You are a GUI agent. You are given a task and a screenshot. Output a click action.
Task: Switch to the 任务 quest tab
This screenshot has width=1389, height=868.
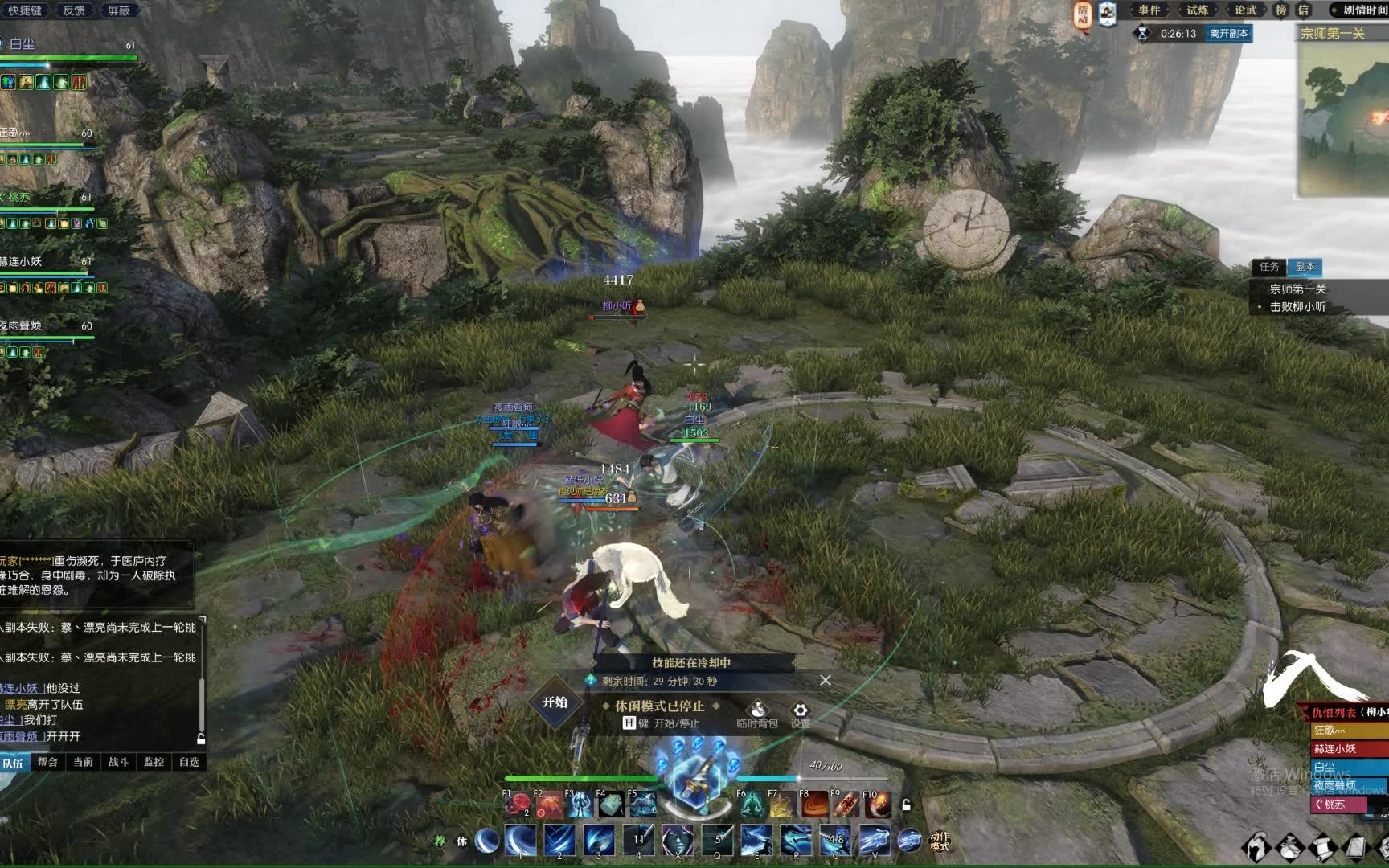coord(1269,267)
